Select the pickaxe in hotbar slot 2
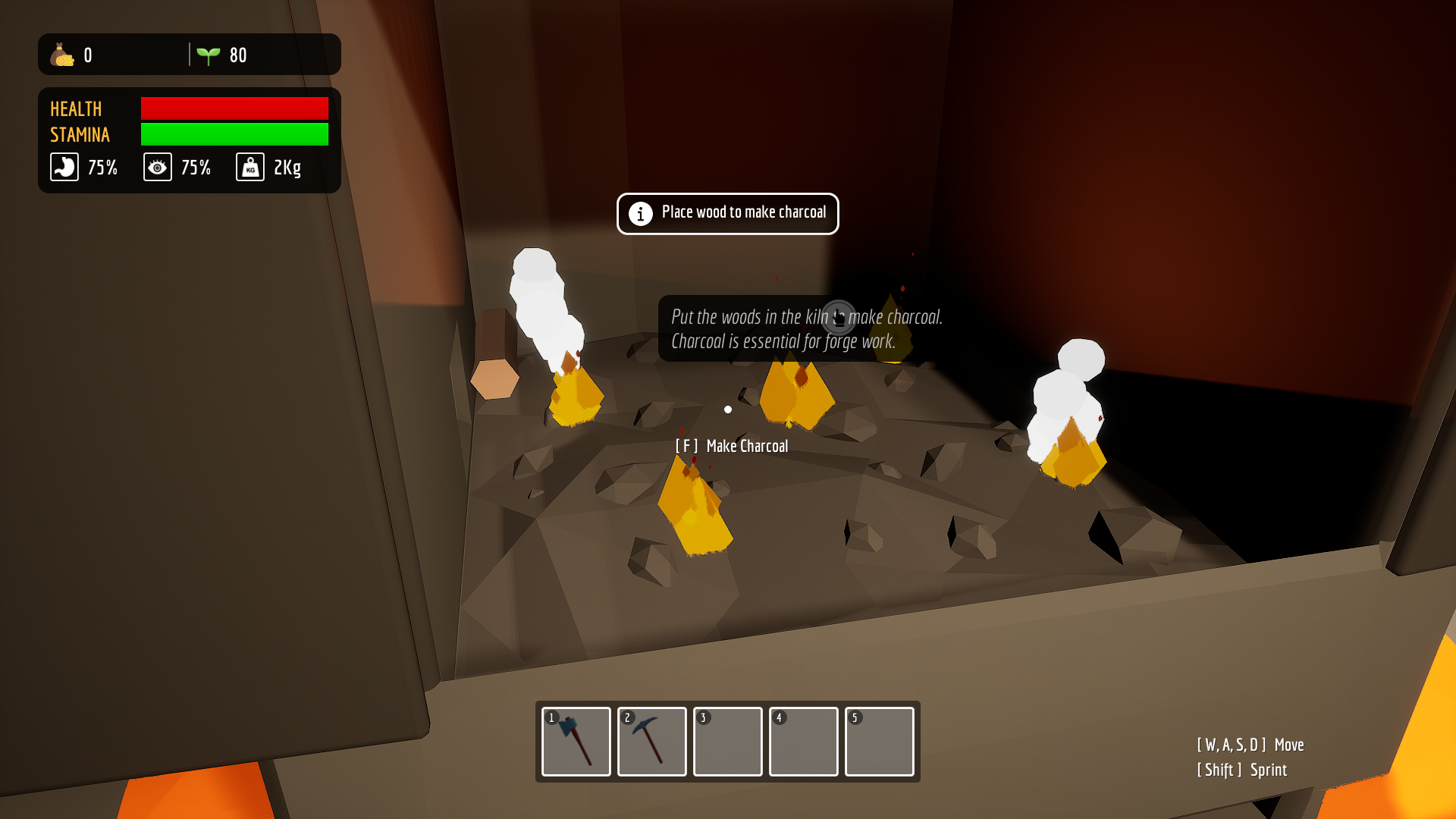This screenshot has height=819, width=1456. click(651, 742)
